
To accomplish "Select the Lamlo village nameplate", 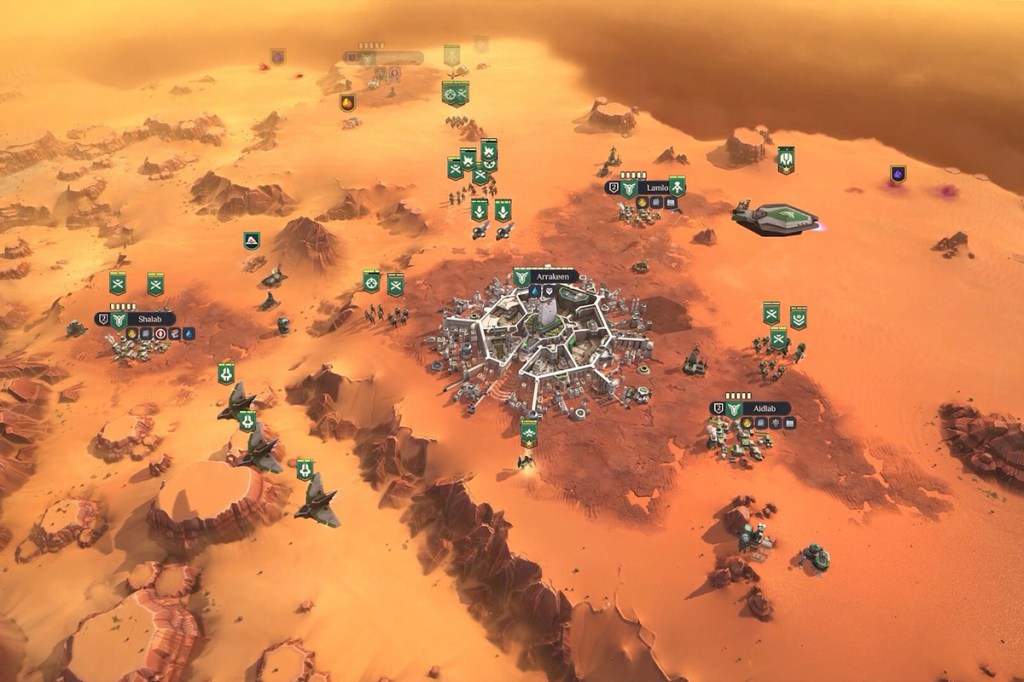I will [x=656, y=187].
